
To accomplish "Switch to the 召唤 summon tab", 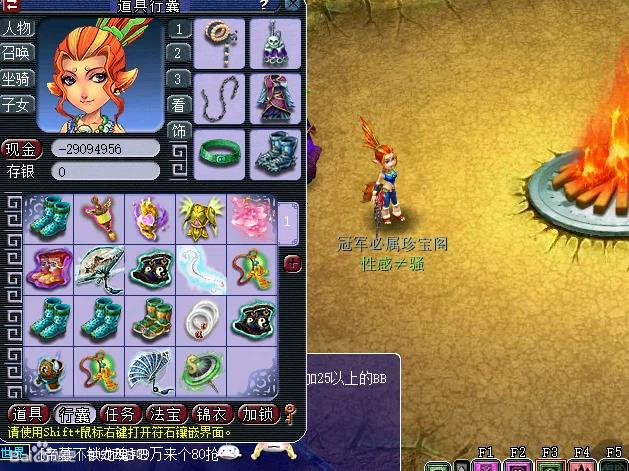I will coord(16,53).
